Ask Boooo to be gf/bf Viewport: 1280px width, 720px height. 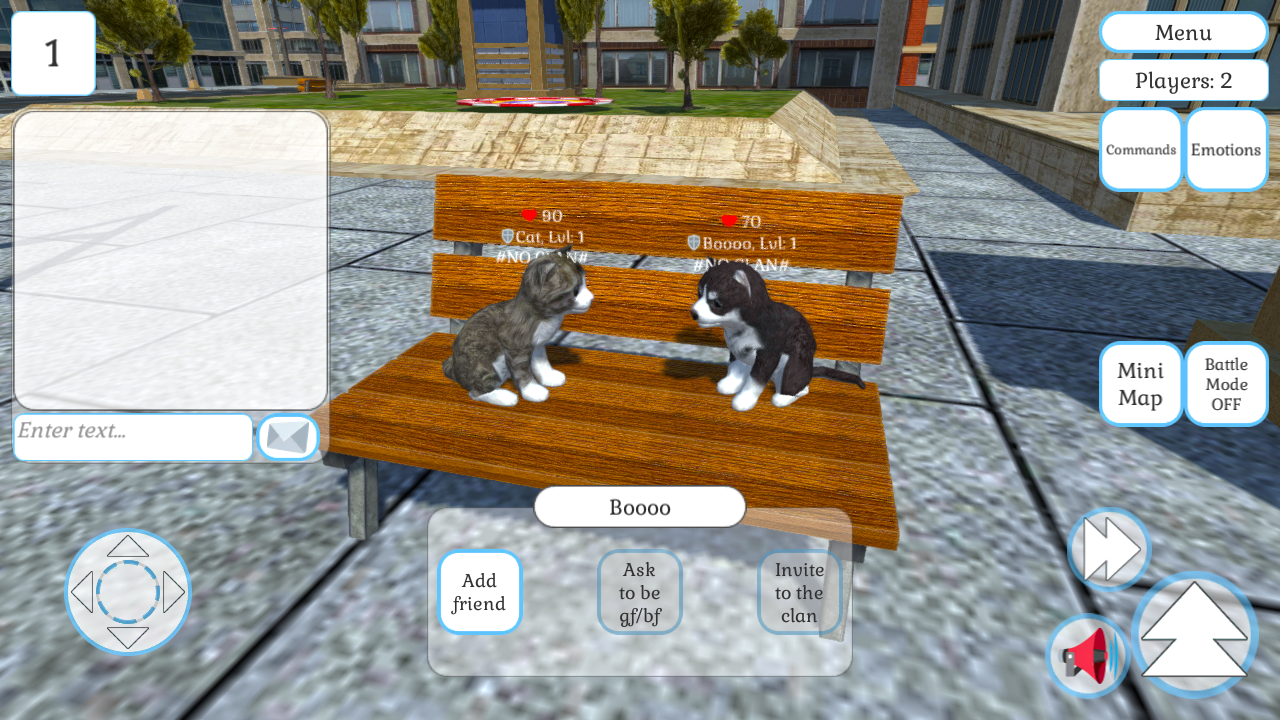[x=639, y=592]
